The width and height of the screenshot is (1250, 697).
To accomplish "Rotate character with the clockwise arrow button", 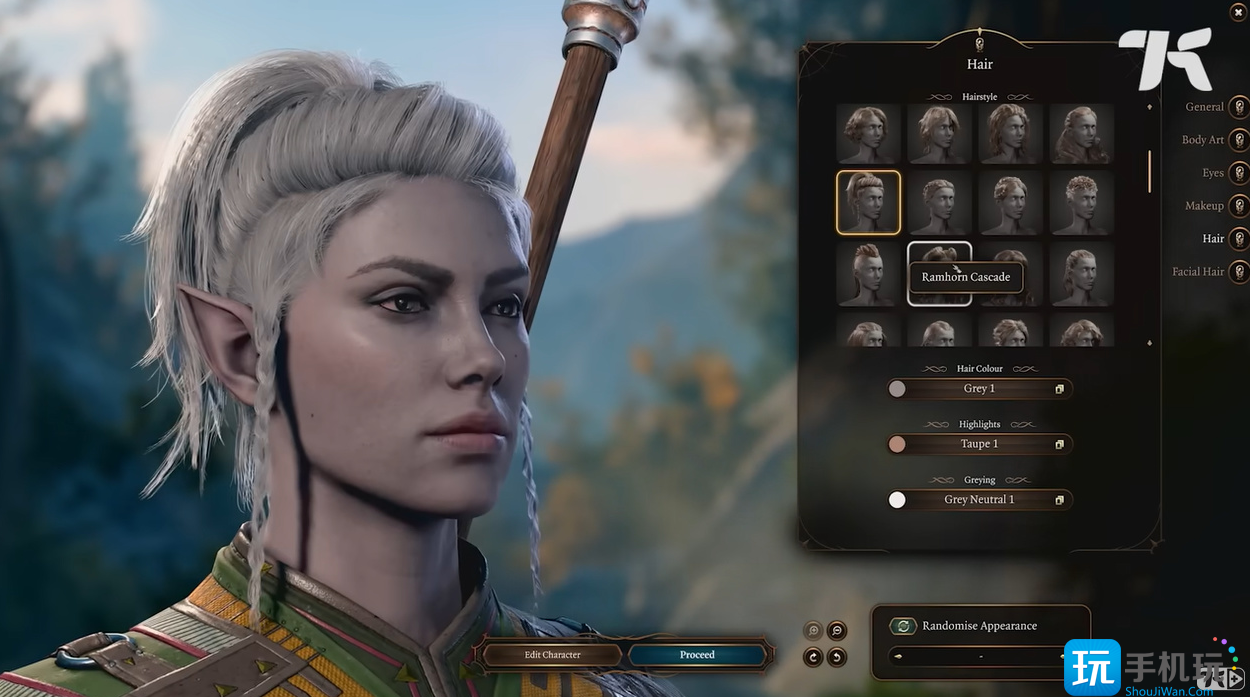I will pyautogui.click(x=813, y=657).
